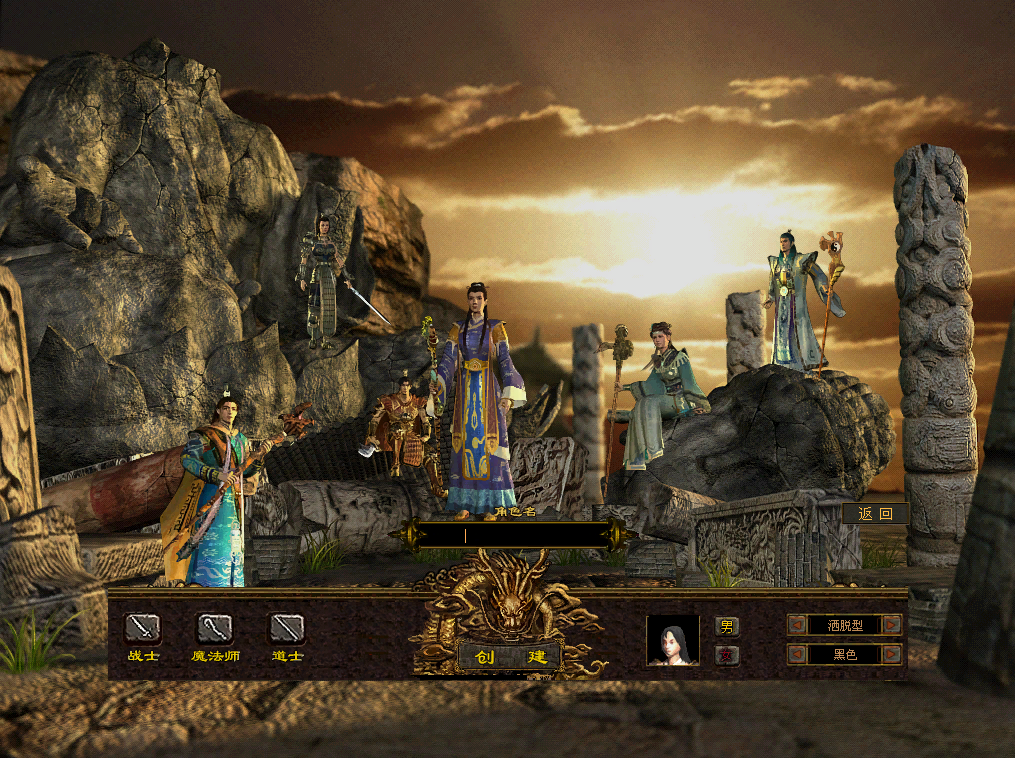Choose the Mage (魔法师) class icon

click(x=215, y=629)
